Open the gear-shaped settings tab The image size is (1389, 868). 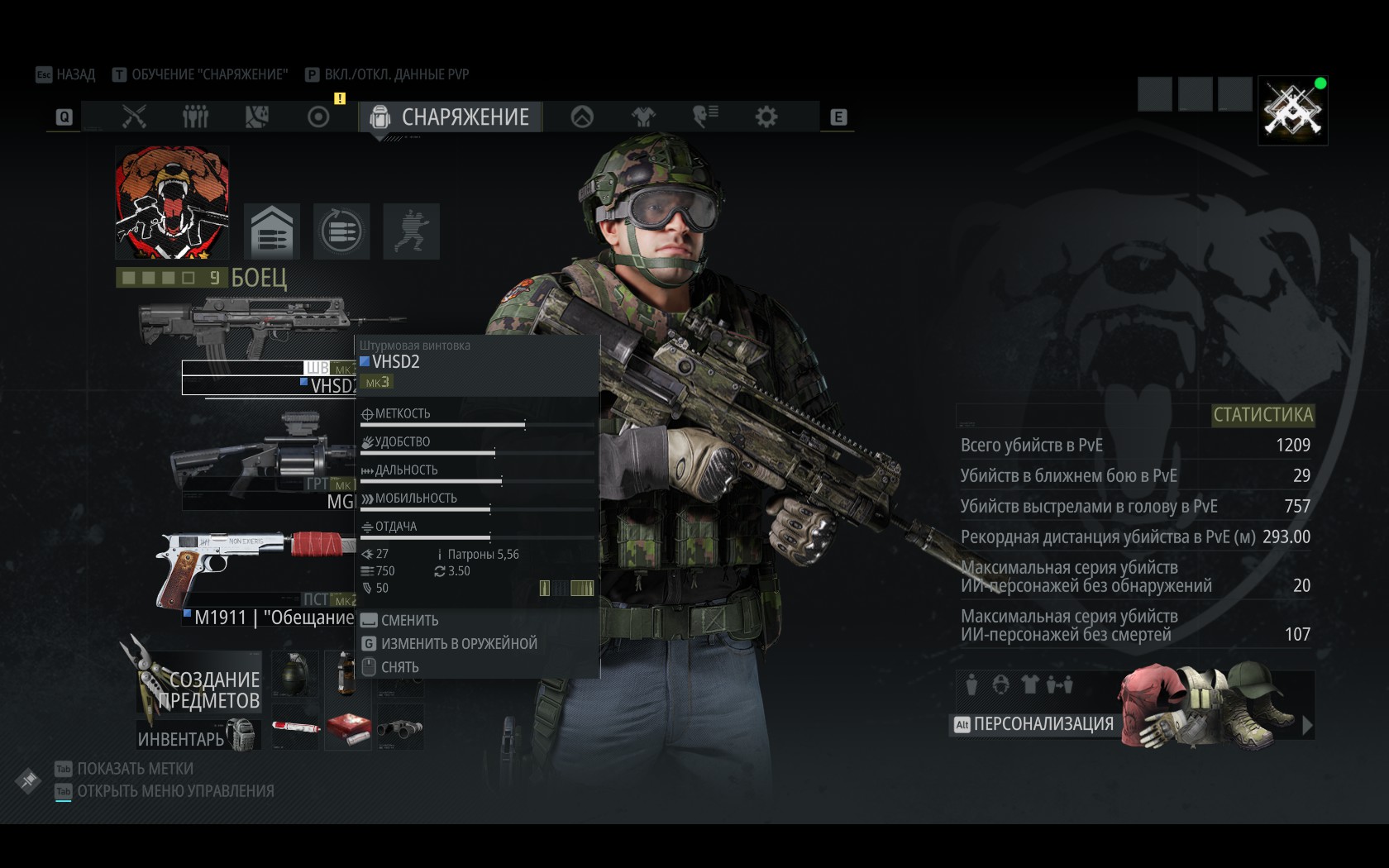tap(766, 117)
